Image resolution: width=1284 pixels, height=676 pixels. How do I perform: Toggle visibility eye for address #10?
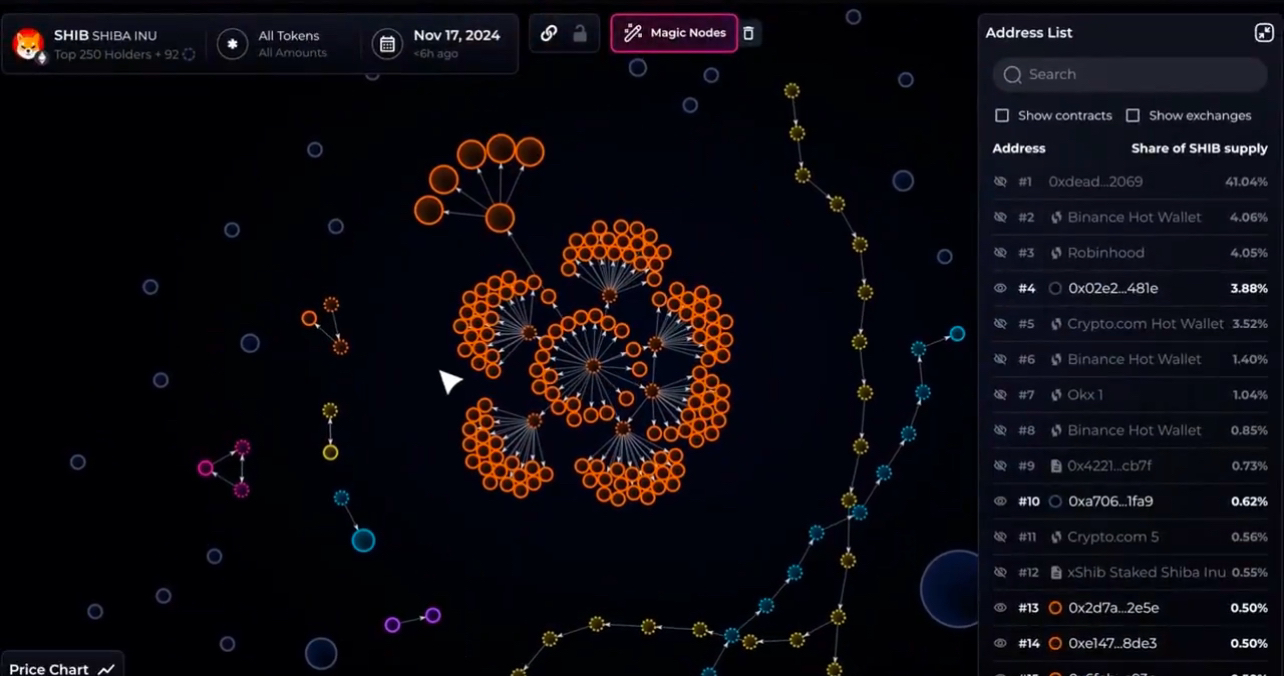(x=999, y=501)
